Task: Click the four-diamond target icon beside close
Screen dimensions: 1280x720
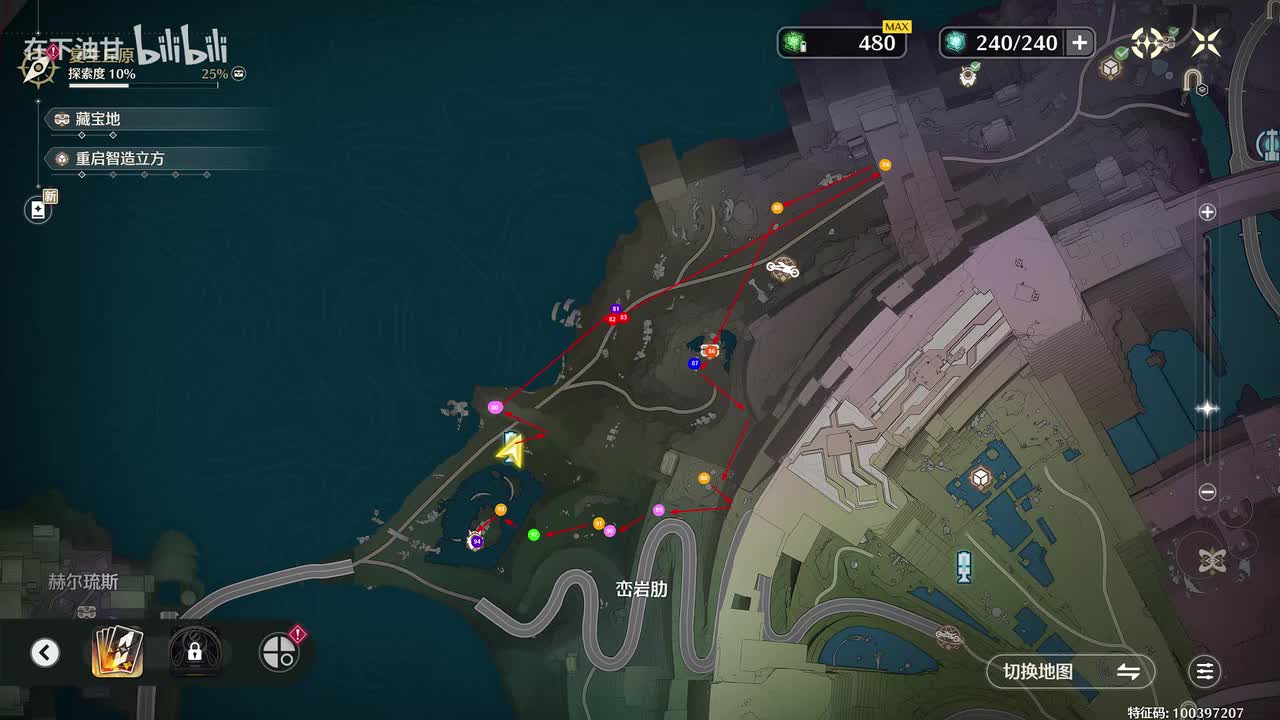Action: 1147,42
